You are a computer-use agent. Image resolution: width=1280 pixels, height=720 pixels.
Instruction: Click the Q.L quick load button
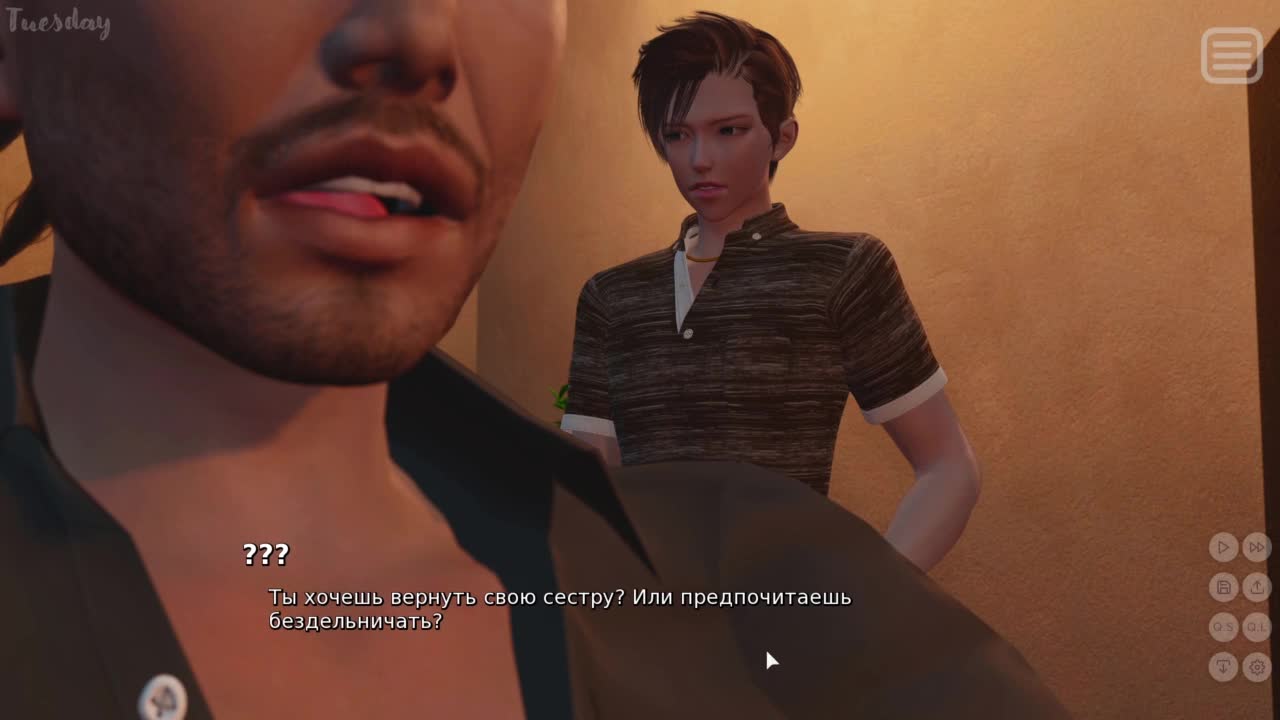tap(1257, 627)
